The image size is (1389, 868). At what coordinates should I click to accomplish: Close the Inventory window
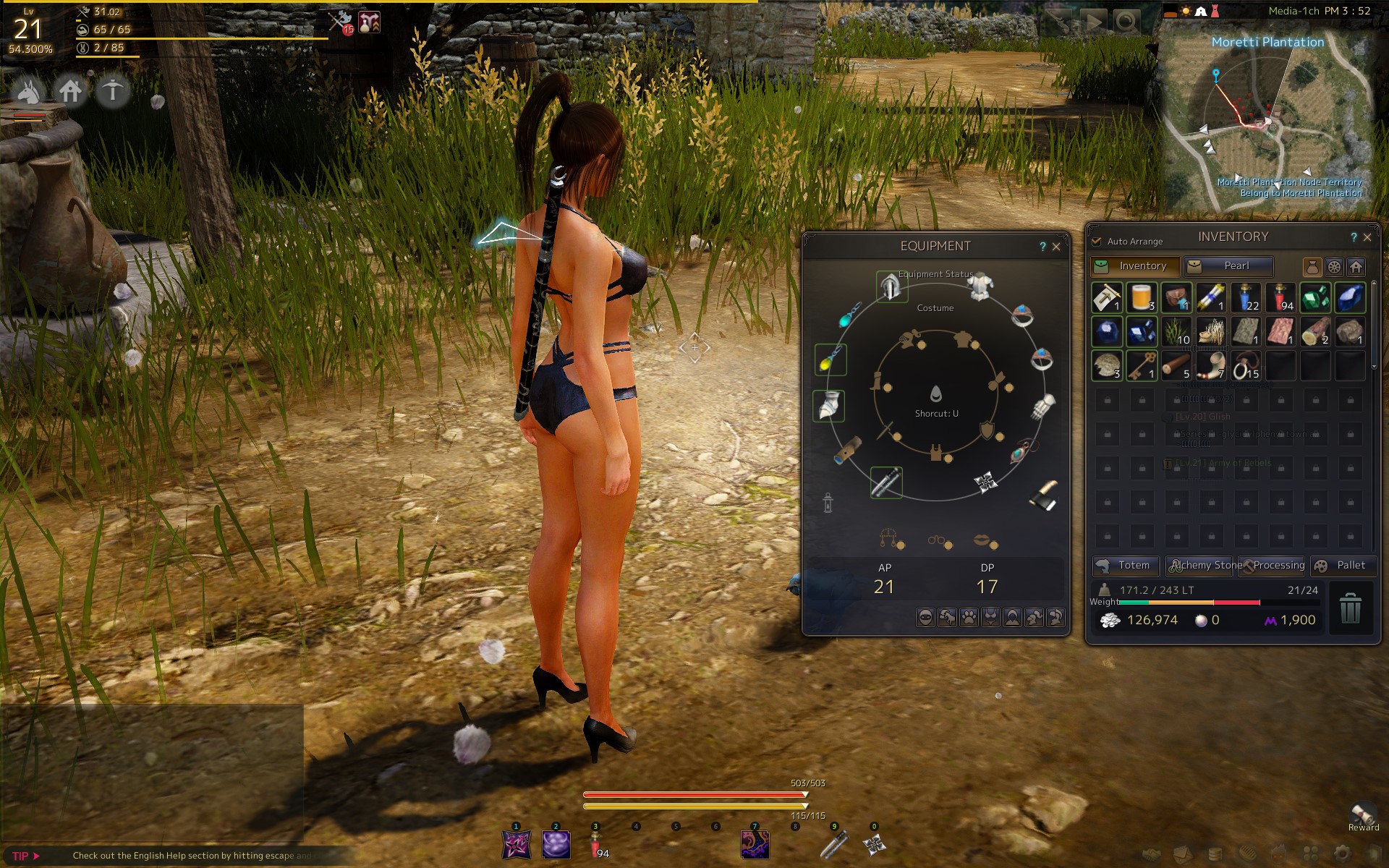[1367, 237]
